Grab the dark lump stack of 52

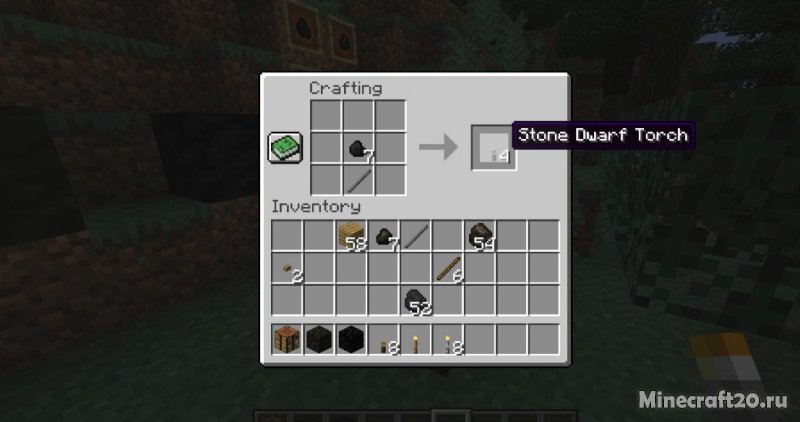coord(415,299)
